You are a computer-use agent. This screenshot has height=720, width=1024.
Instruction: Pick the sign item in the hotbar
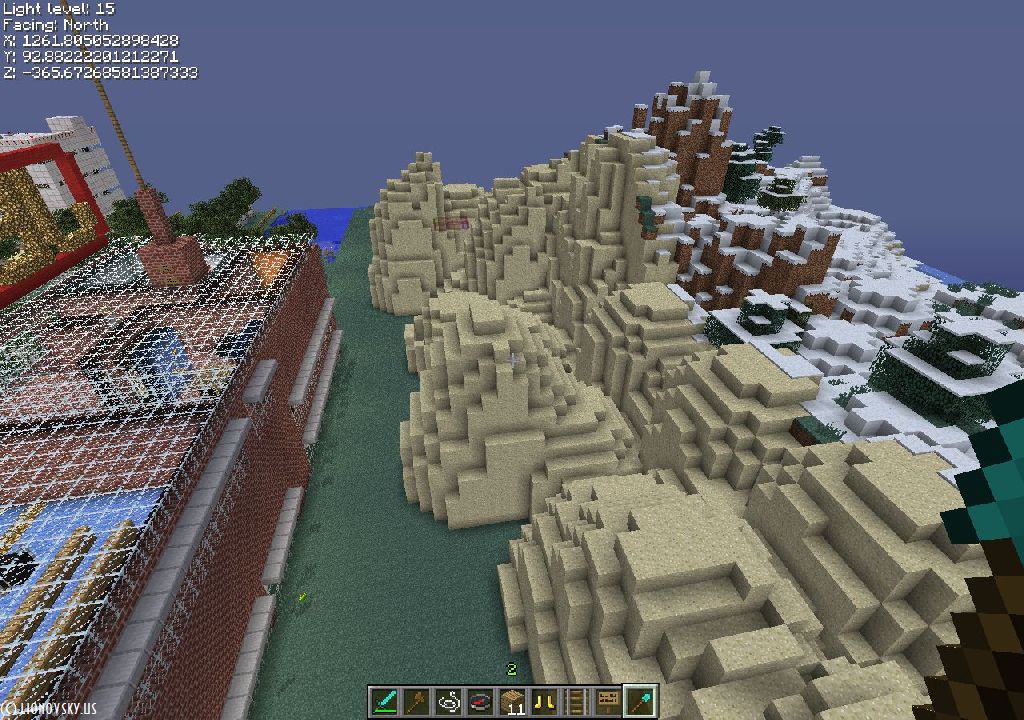point(608,701)
